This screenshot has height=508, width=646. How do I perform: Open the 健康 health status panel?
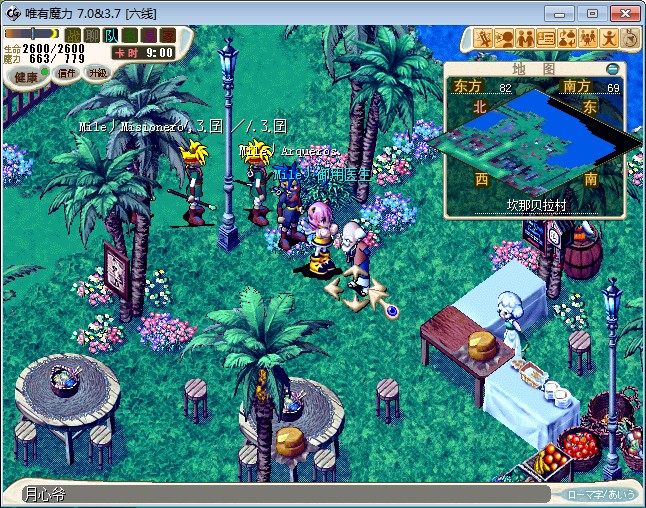point(26,76)
